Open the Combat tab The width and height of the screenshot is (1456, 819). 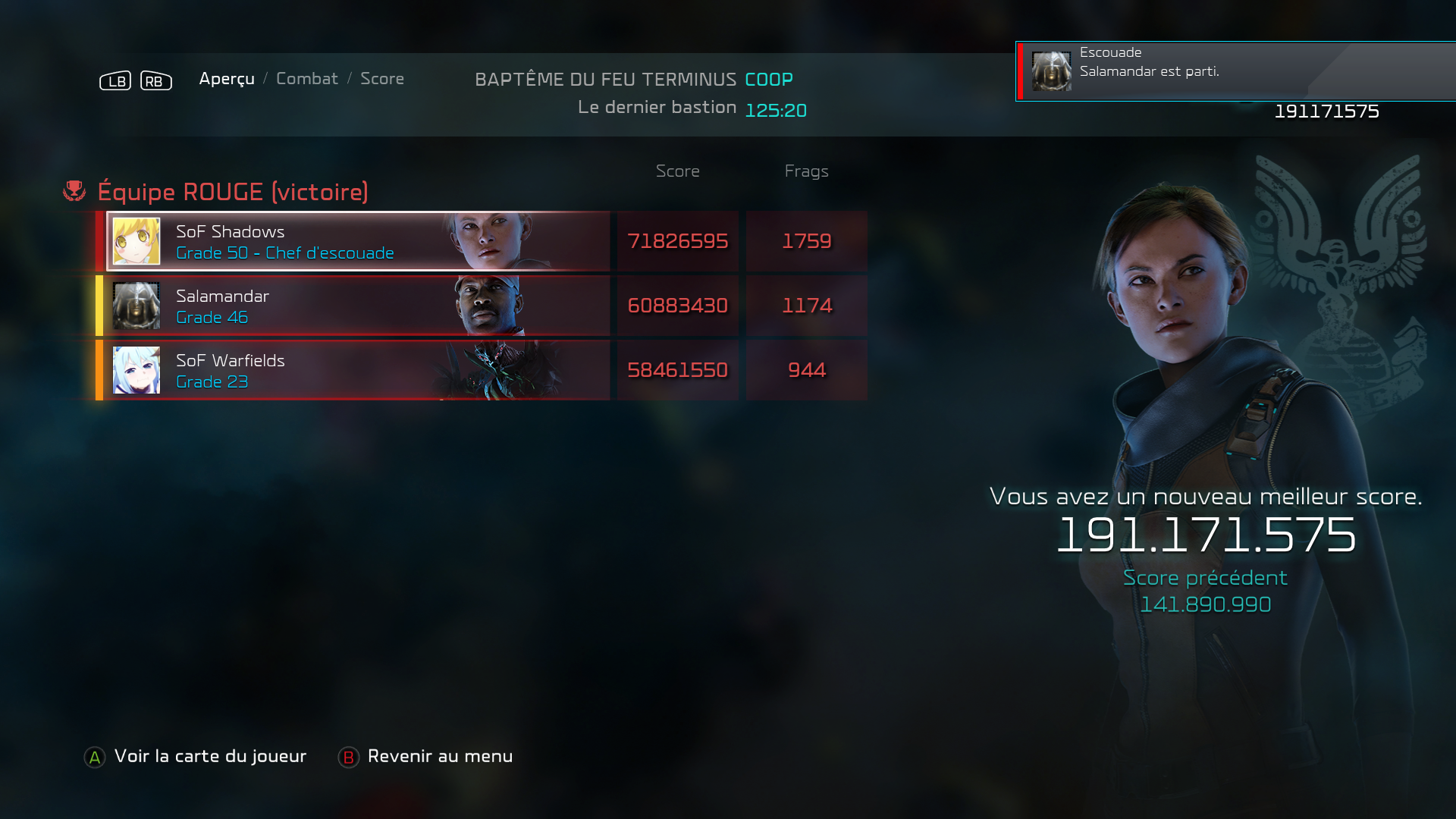pyautogui.click(x=306, y=79)
